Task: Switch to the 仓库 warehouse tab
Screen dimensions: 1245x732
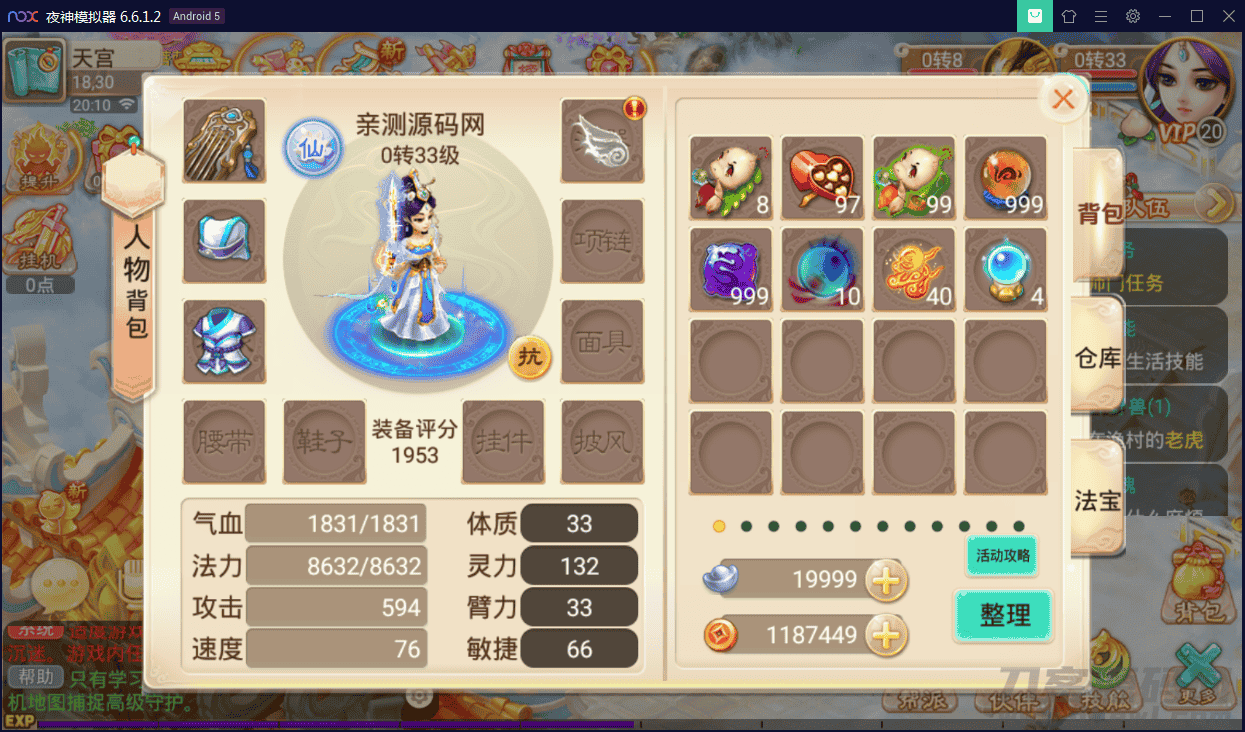Action: pos(1097,357)
